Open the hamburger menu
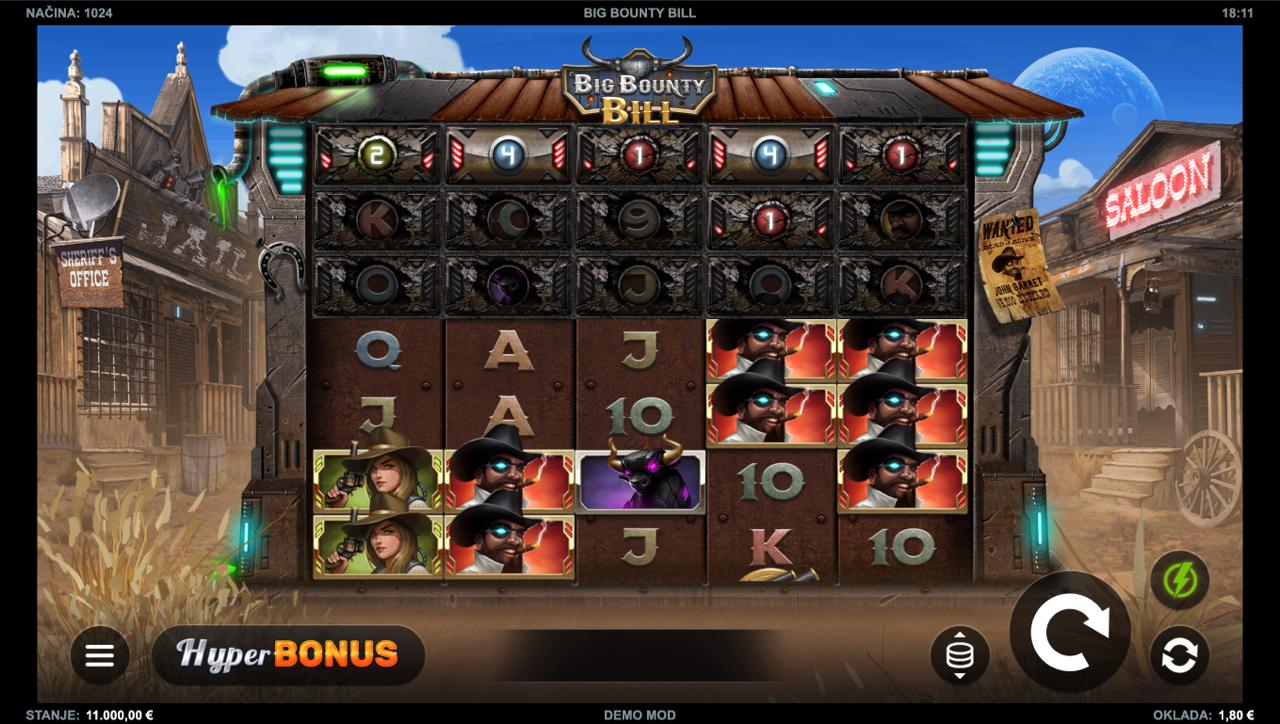 [x=99, y=655]
